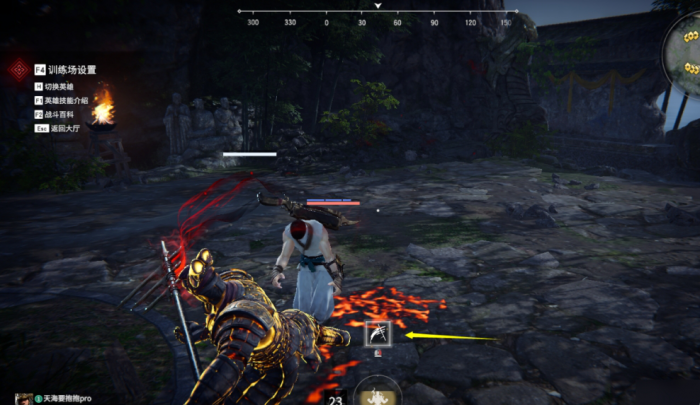This screenshot has width=700, height=405.
Task: Click the compass heading bar
Action: (377, 21)
